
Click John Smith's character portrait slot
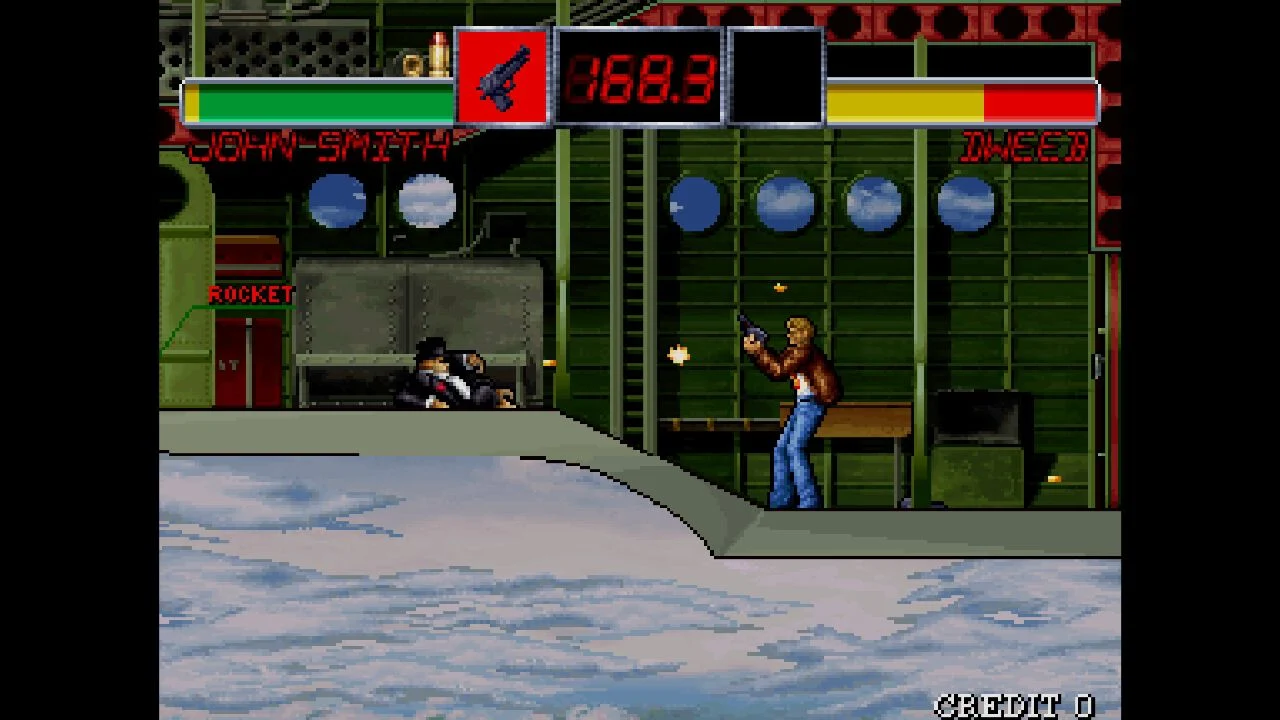(501, 72)
